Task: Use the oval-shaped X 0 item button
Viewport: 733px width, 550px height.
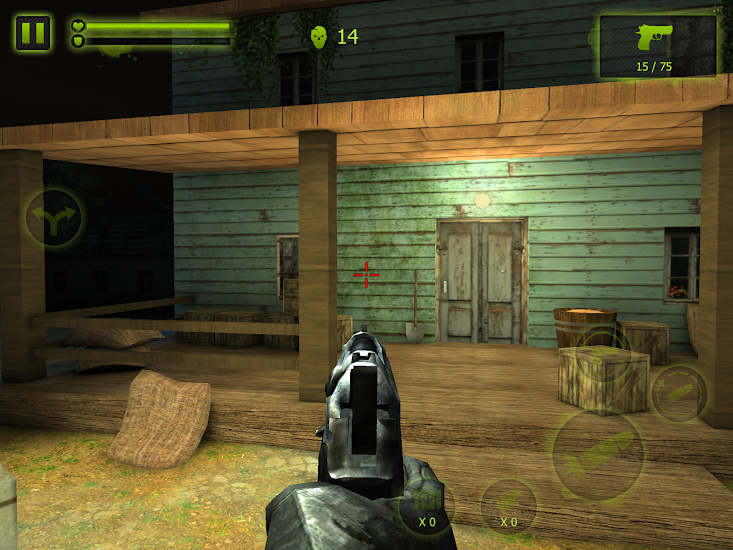Action: tap(509, 507)
